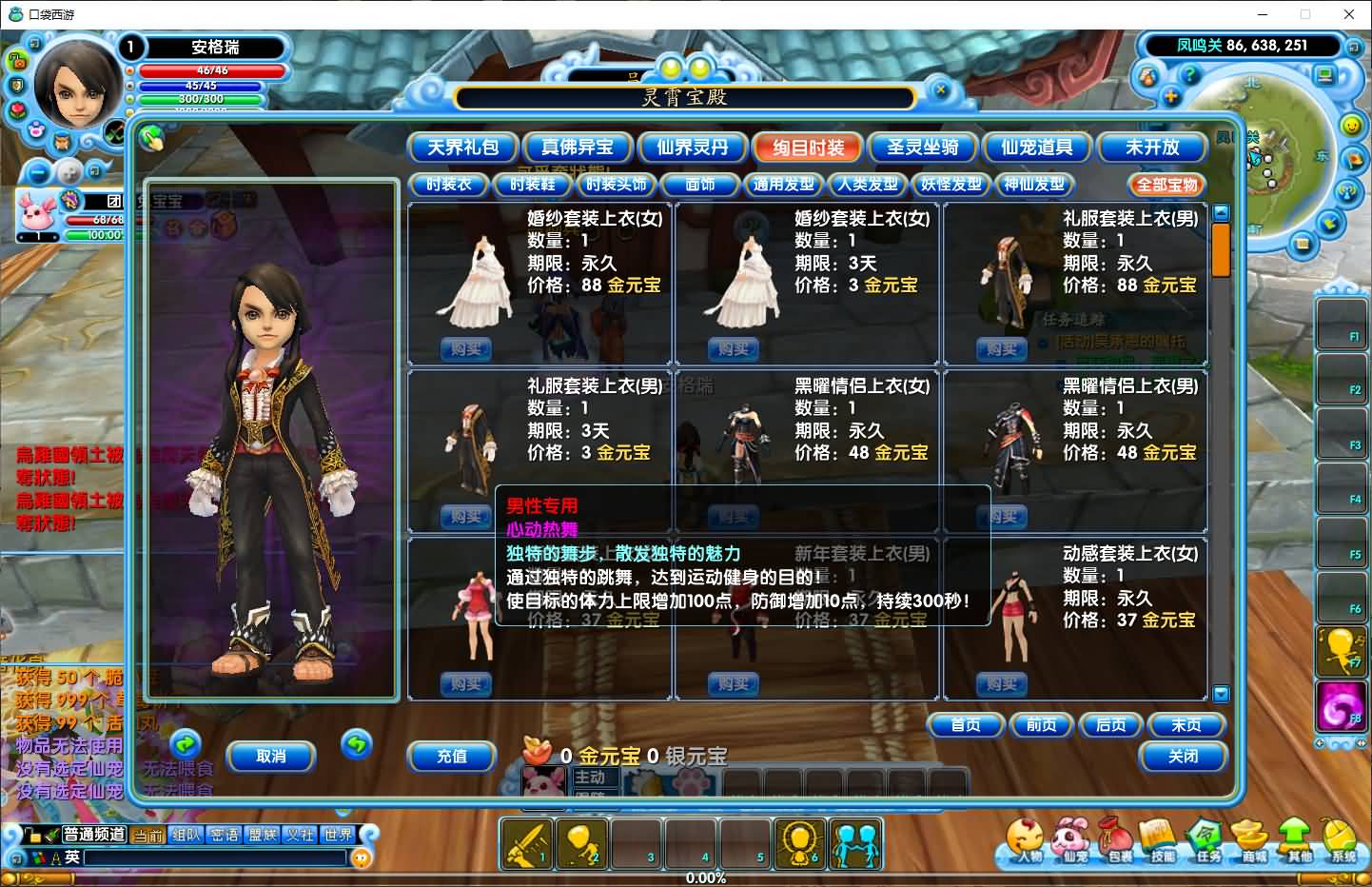The image size is (1372, 887).
Task: Open the 仙宠道具 pet items tab
Action: (1036, 148)
